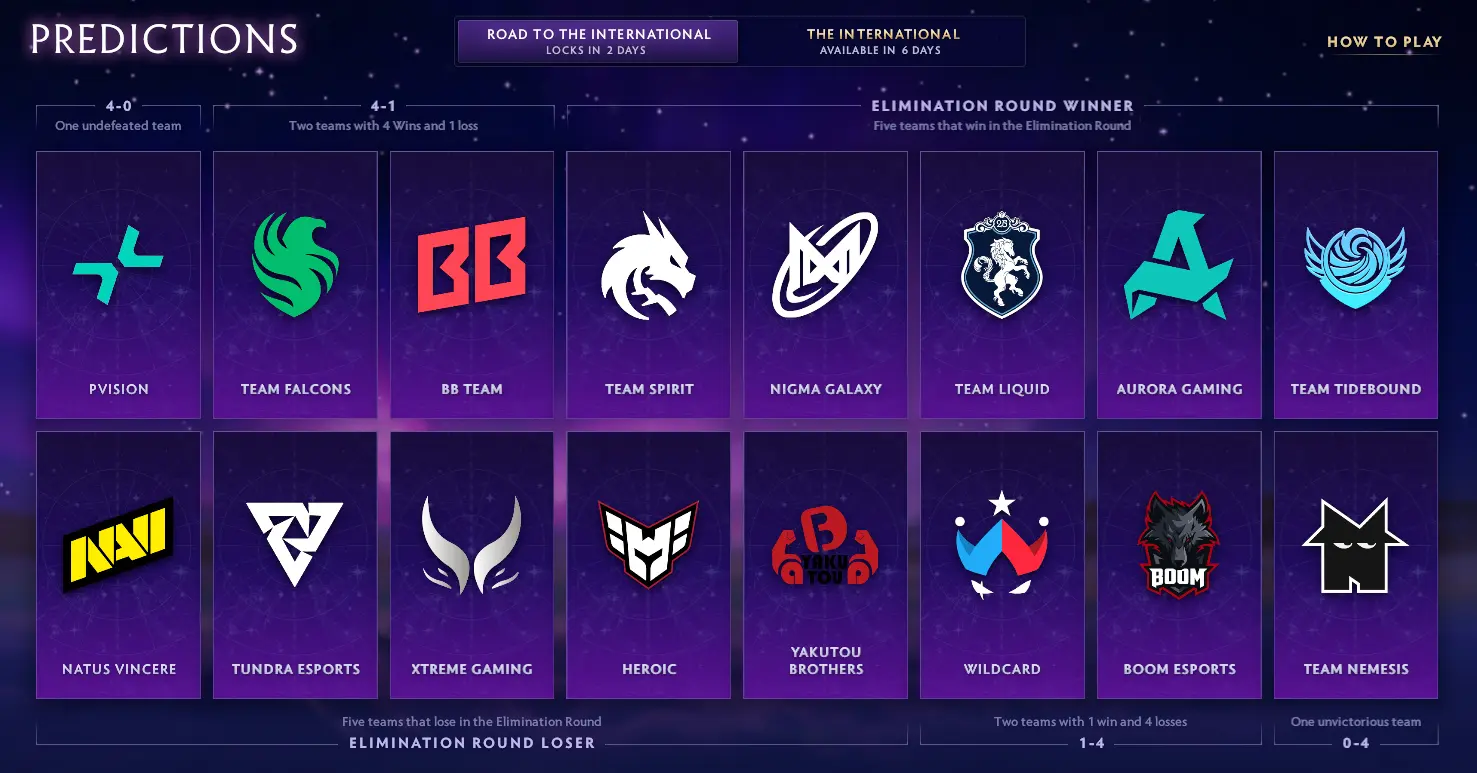Choose the Yakutou Brothers red logo

[825, 545]
